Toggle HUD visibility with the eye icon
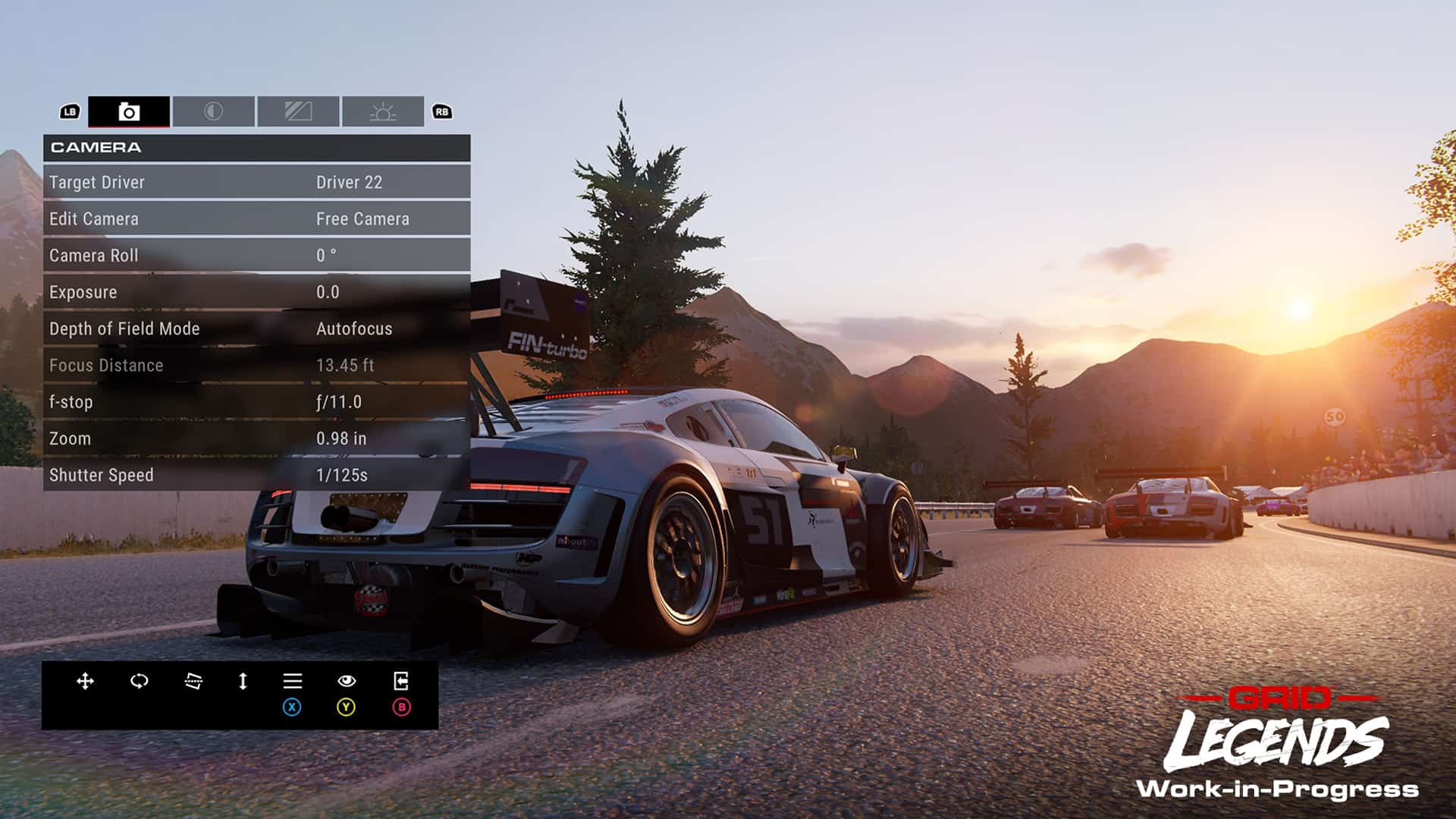This screenshot has width=1456, height=819. (347, 682)
